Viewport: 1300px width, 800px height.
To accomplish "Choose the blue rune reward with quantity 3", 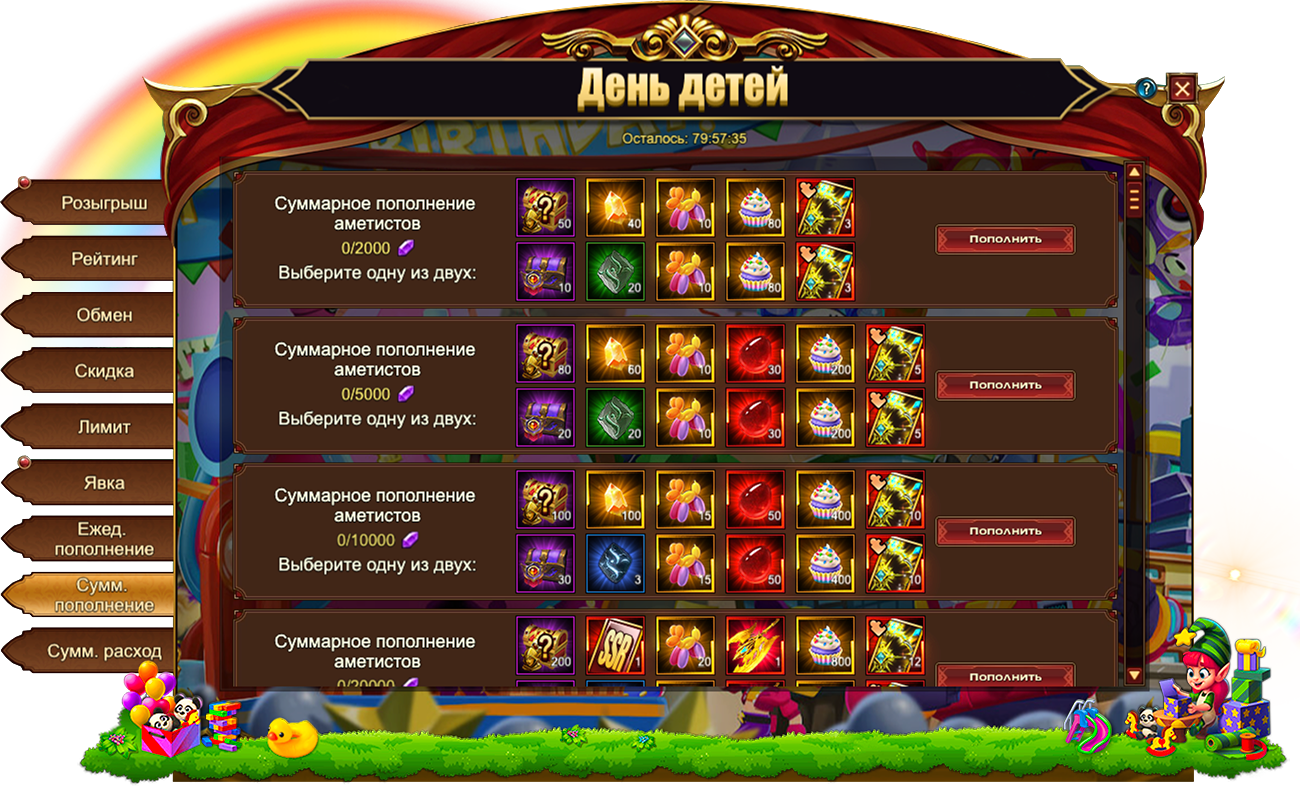I will (x=615, y=563).
